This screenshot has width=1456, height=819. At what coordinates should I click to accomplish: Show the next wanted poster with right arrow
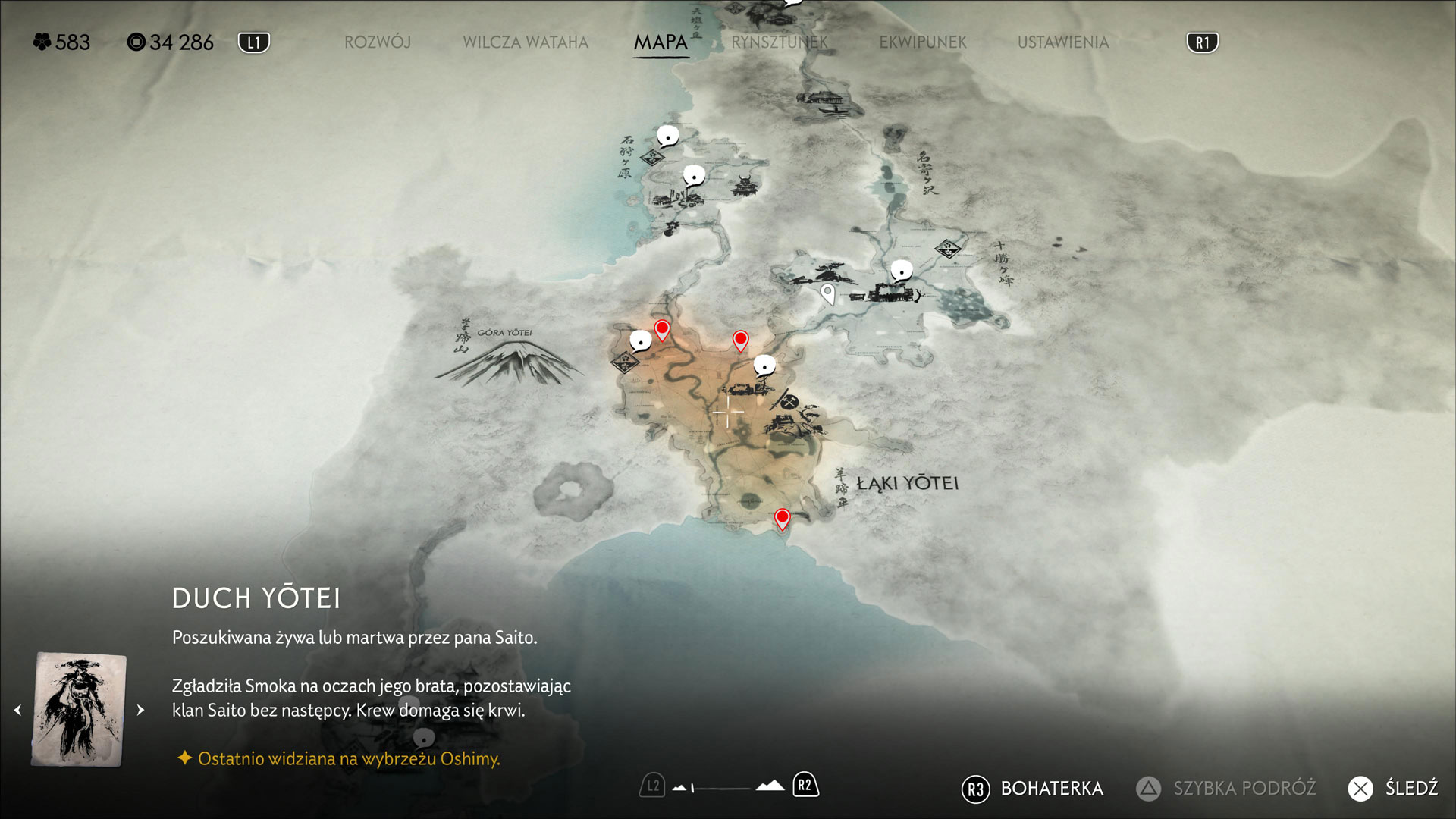pyautogui.click(x=140, y=711)
